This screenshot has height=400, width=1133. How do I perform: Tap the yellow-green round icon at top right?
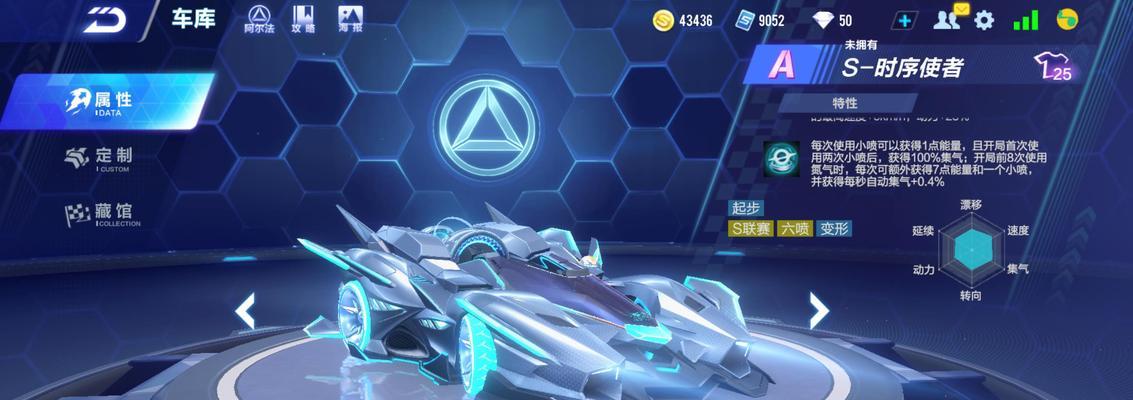click(1068, 19)
